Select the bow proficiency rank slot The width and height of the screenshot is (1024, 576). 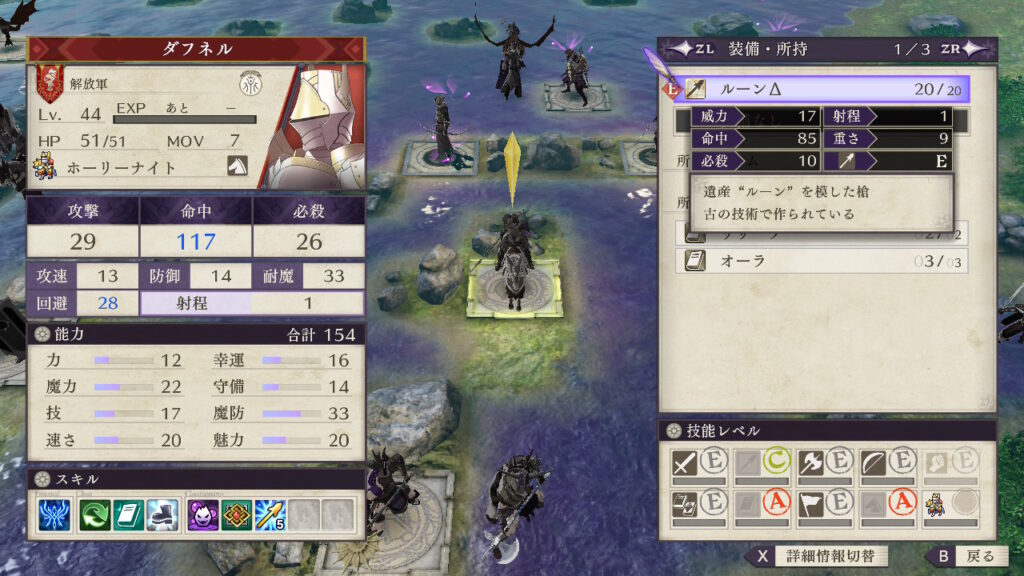(x=886, y=464)
